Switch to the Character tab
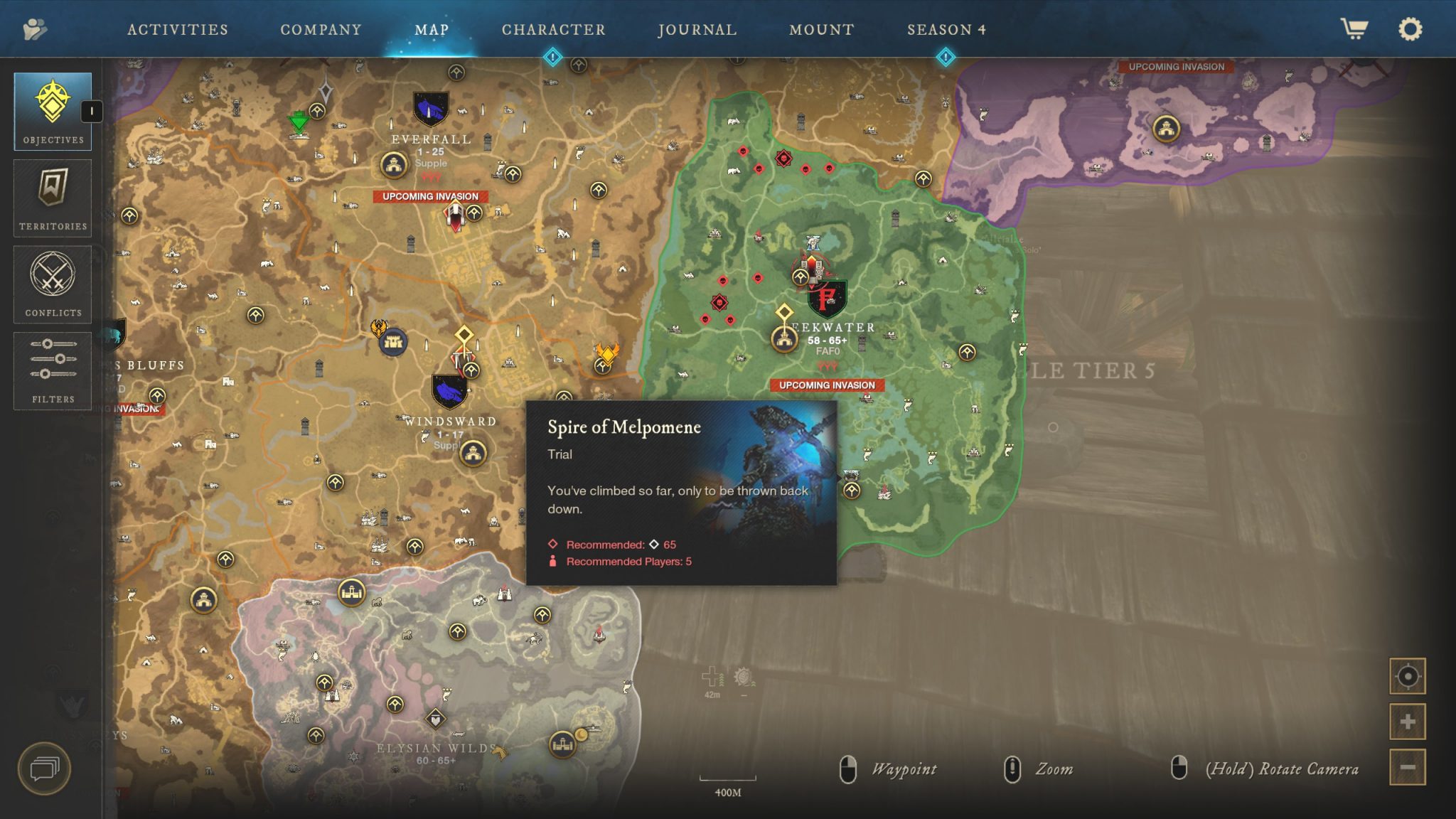Image resolution: width=1456 pixels, height=819 pixels. 553,29
